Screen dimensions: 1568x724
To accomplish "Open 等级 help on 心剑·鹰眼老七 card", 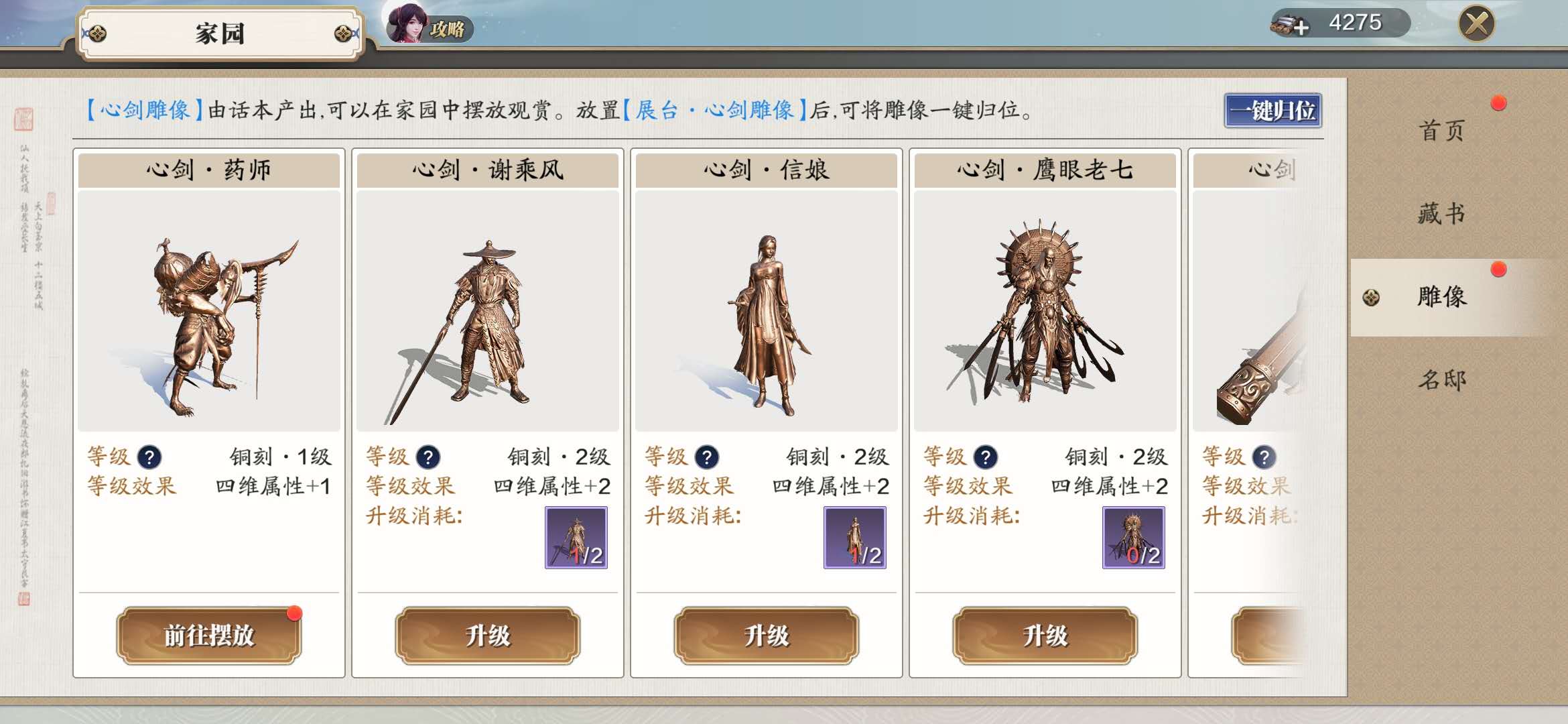I will (986, 457).
